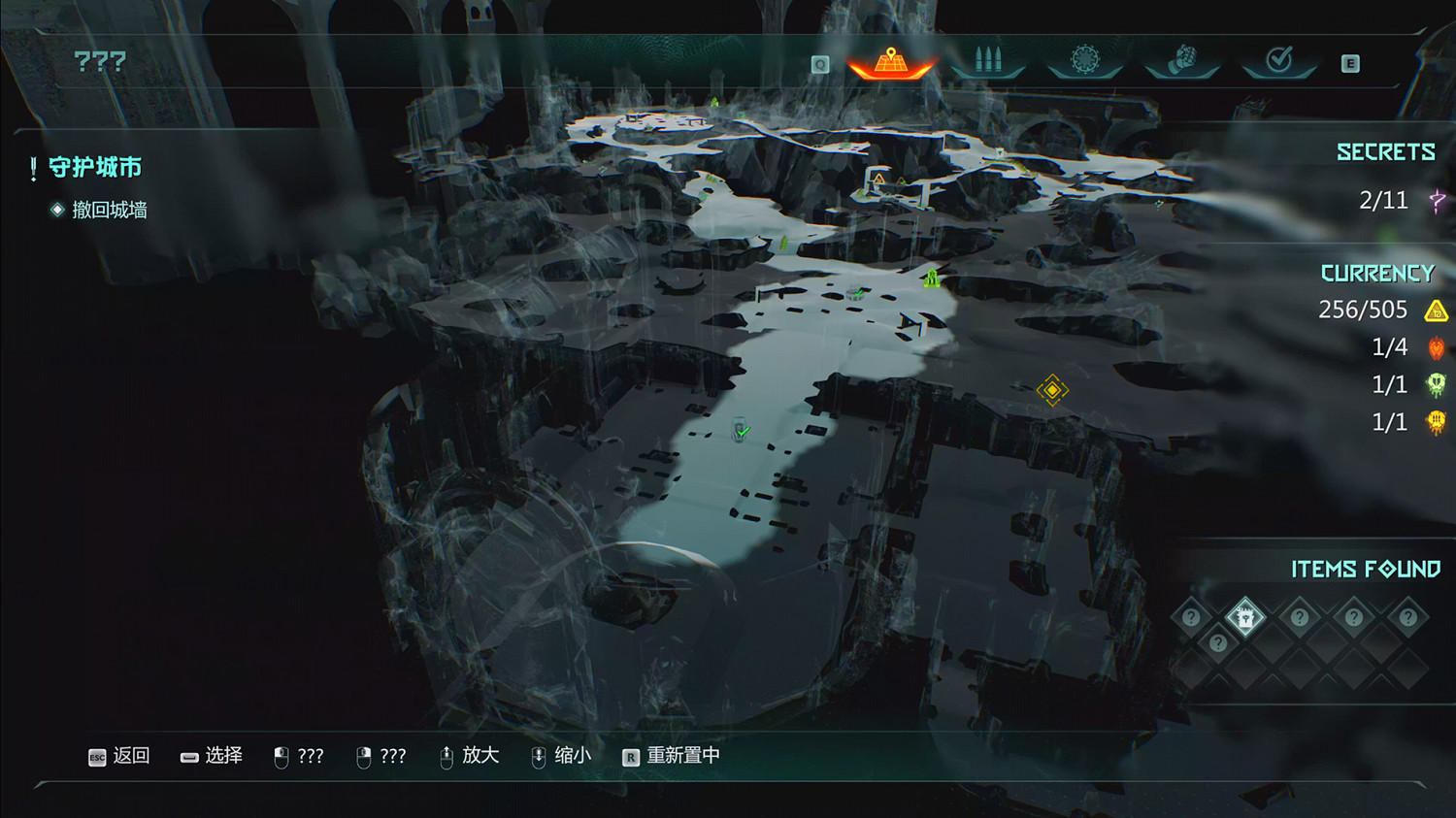
Task: Click the Q shortcut key indicator
Action: point(821,64)
